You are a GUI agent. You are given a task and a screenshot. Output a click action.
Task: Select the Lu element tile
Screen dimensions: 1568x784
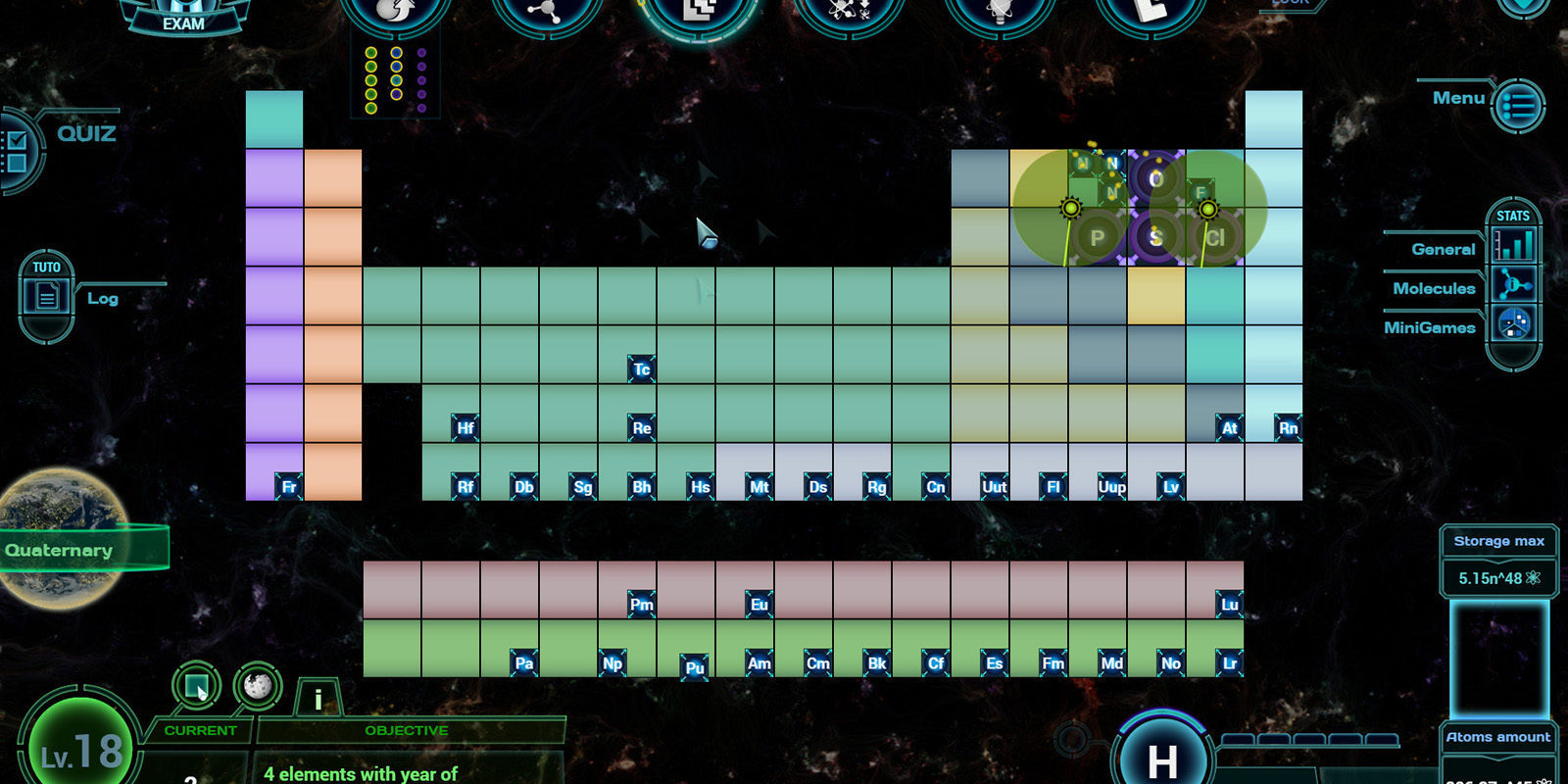pos(1229,605)
